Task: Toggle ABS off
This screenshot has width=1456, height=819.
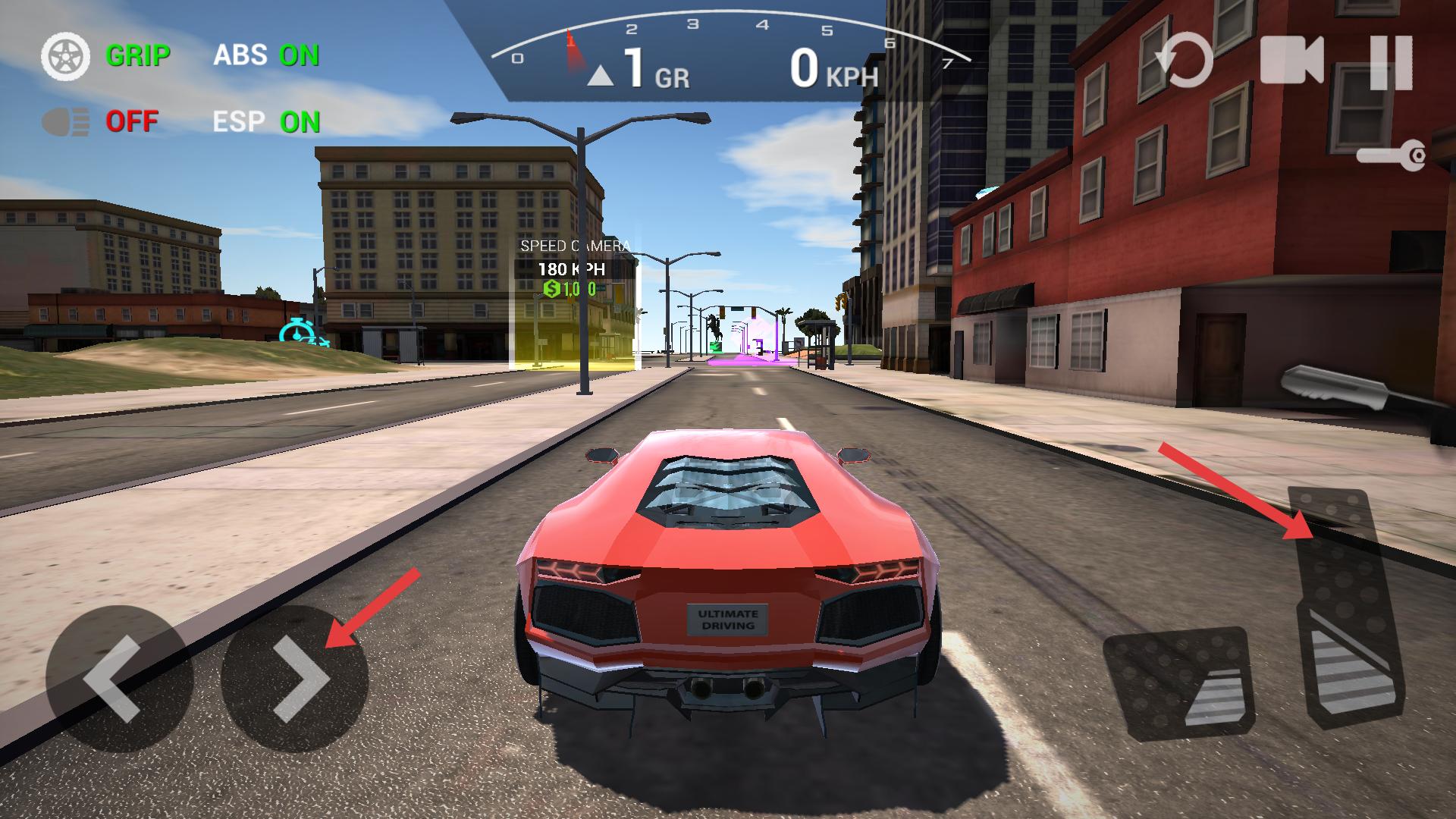Action: tap(266, 55)
